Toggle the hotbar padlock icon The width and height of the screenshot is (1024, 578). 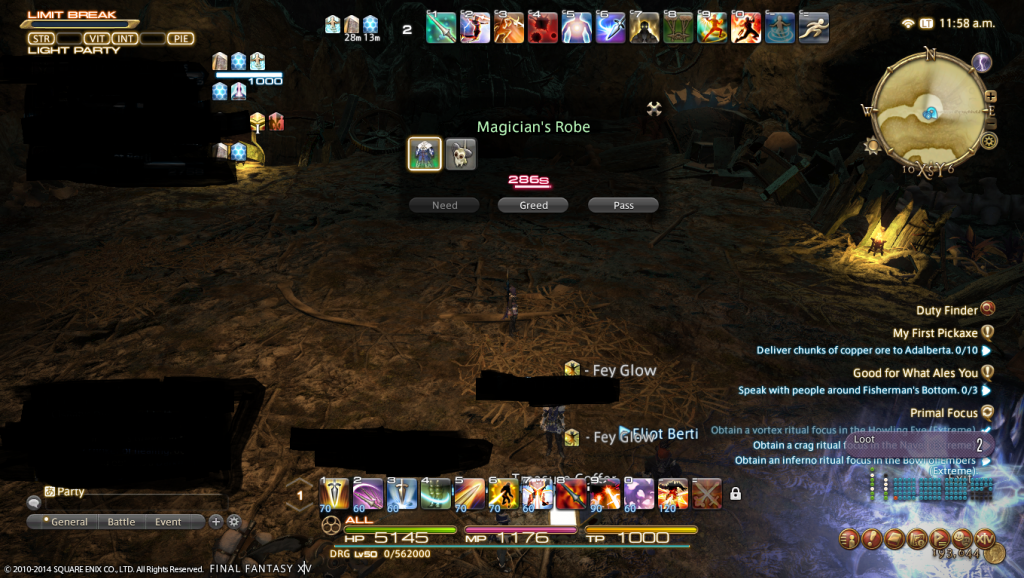[736, 493]
